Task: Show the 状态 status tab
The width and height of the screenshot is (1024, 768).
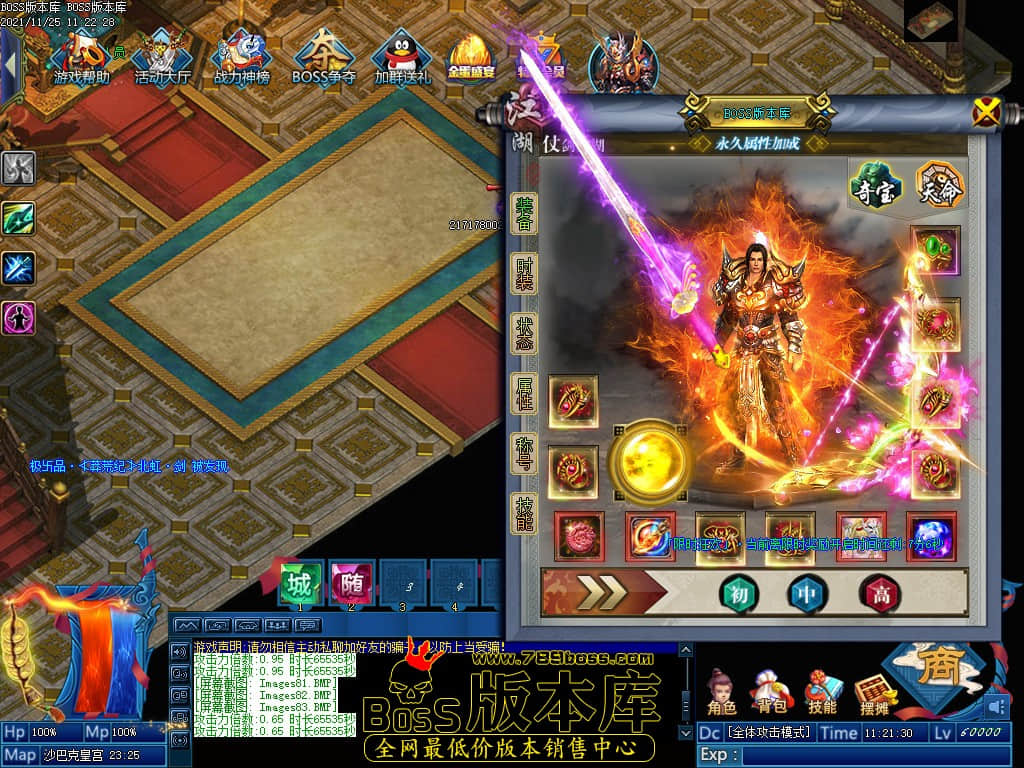Action: [x=525, y=333]
